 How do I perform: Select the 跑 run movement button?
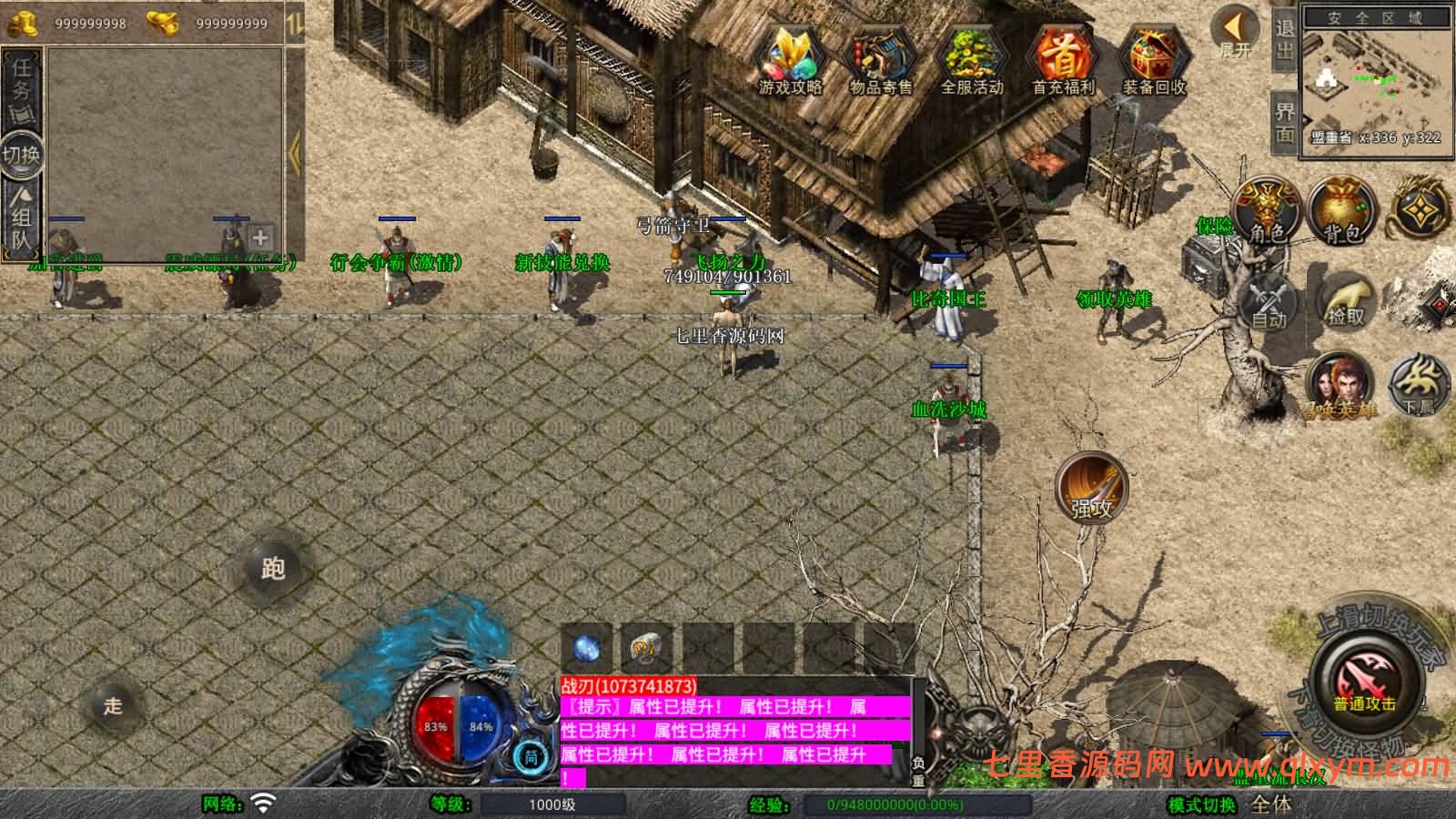273,569
